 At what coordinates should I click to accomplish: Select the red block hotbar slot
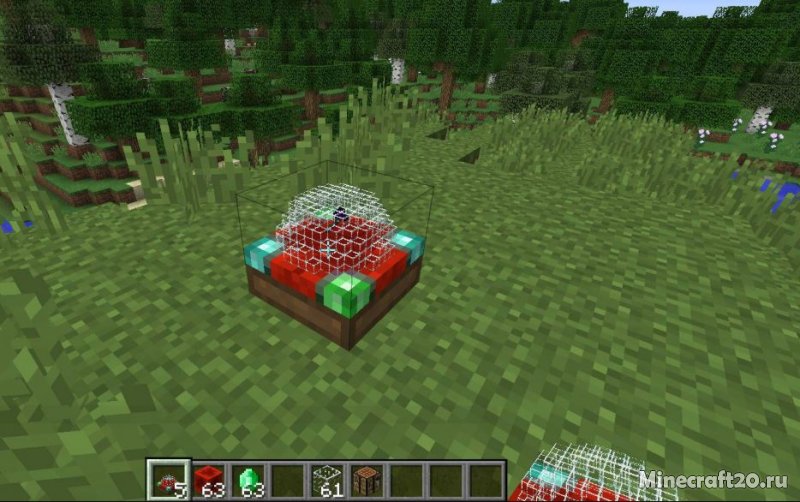(208, 480)
